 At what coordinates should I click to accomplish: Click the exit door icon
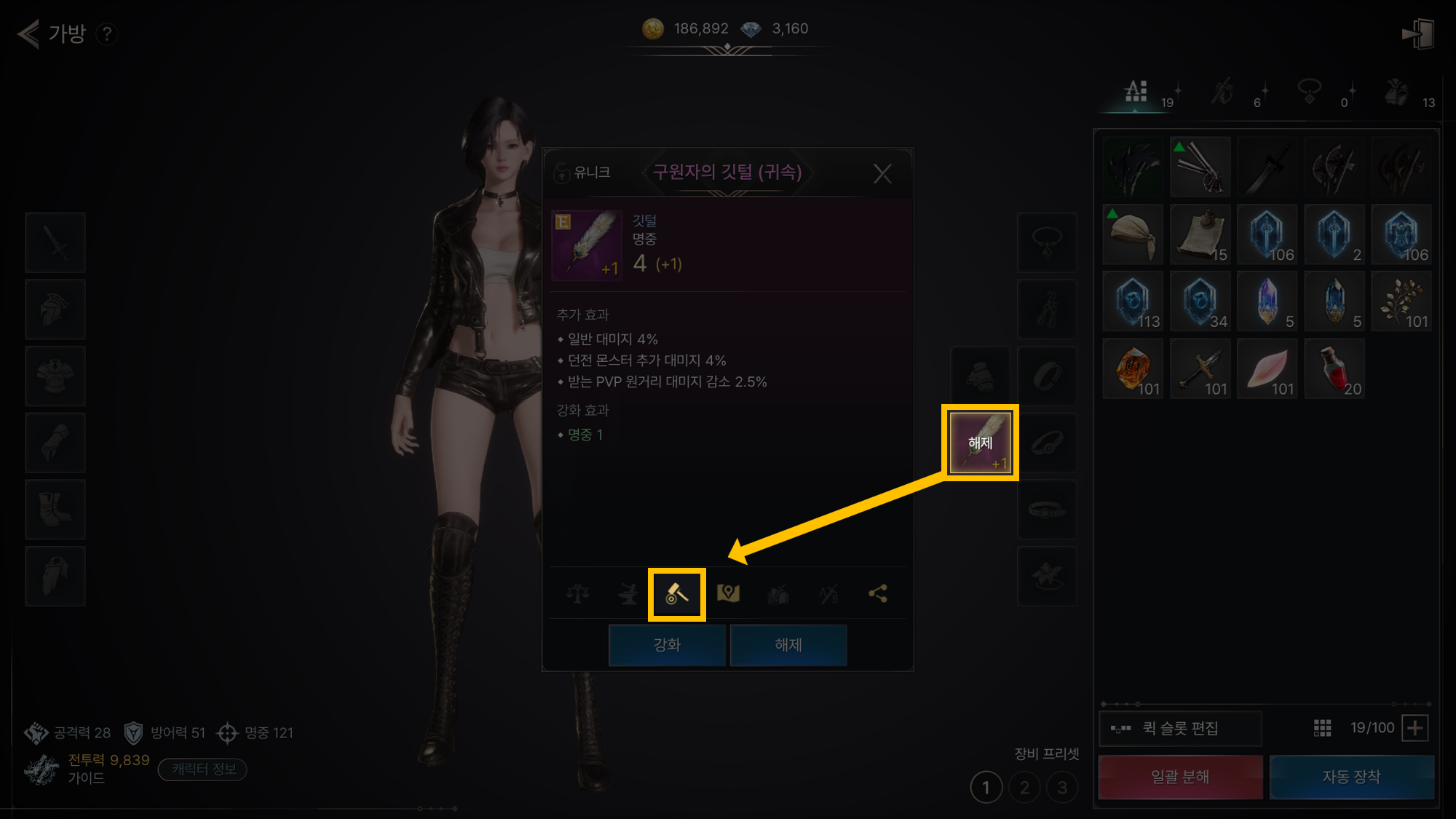click(1417, 34)
